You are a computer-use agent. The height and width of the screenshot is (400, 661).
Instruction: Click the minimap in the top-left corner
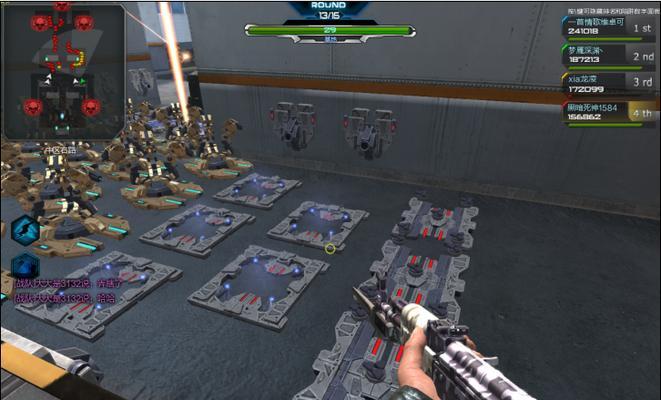click(x=63, y=68)
